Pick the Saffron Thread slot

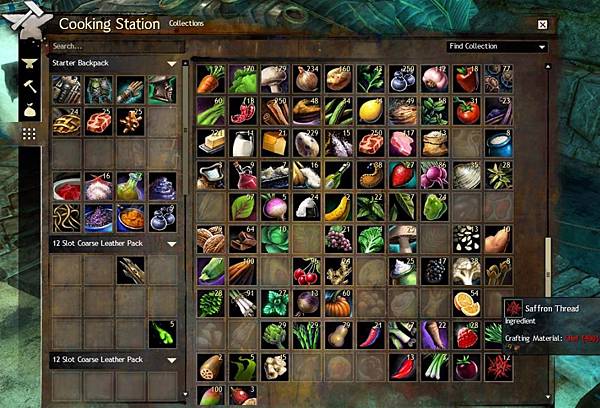(x=499, y=367)
